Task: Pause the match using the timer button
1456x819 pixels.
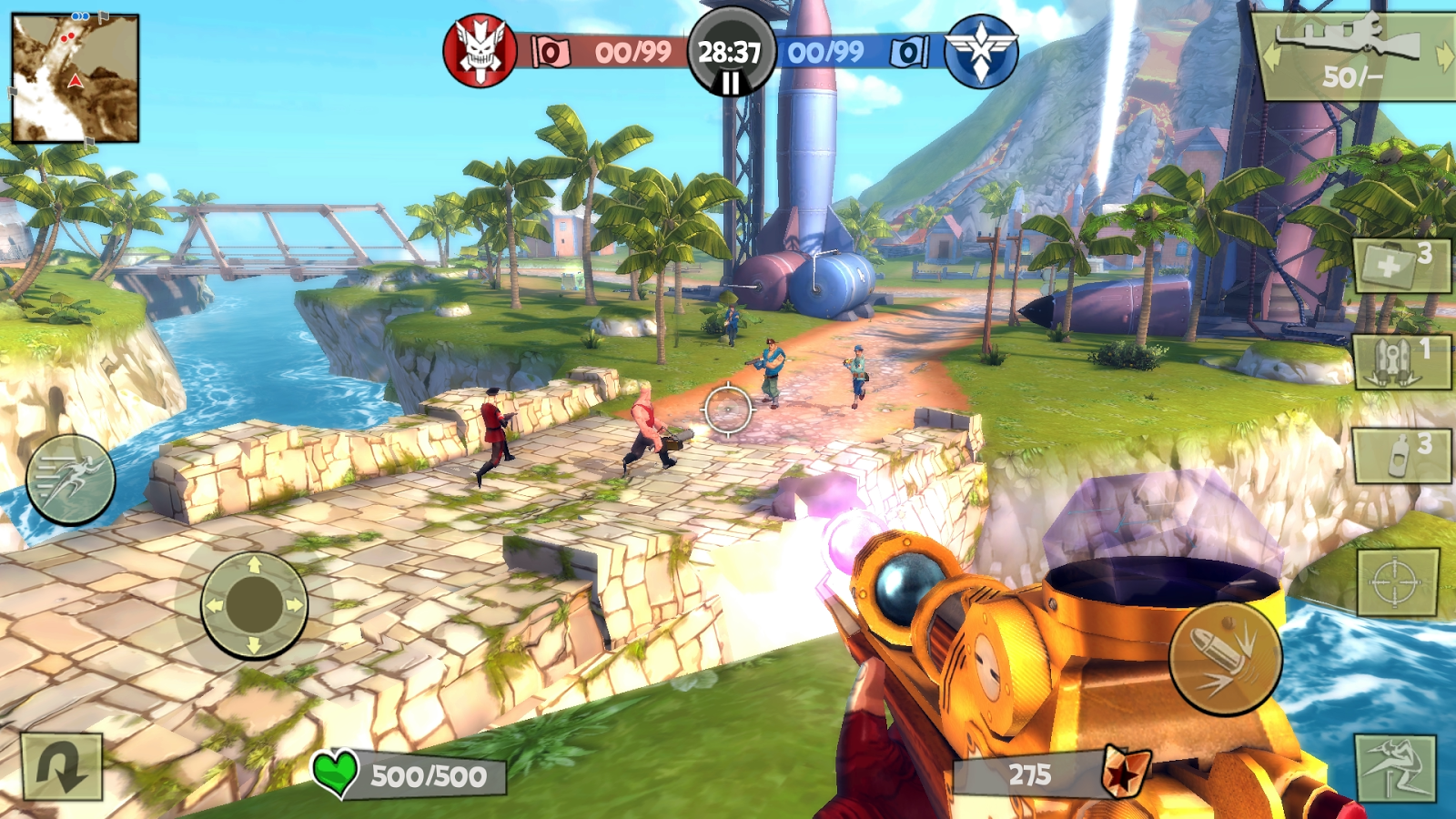Action: 730,55
